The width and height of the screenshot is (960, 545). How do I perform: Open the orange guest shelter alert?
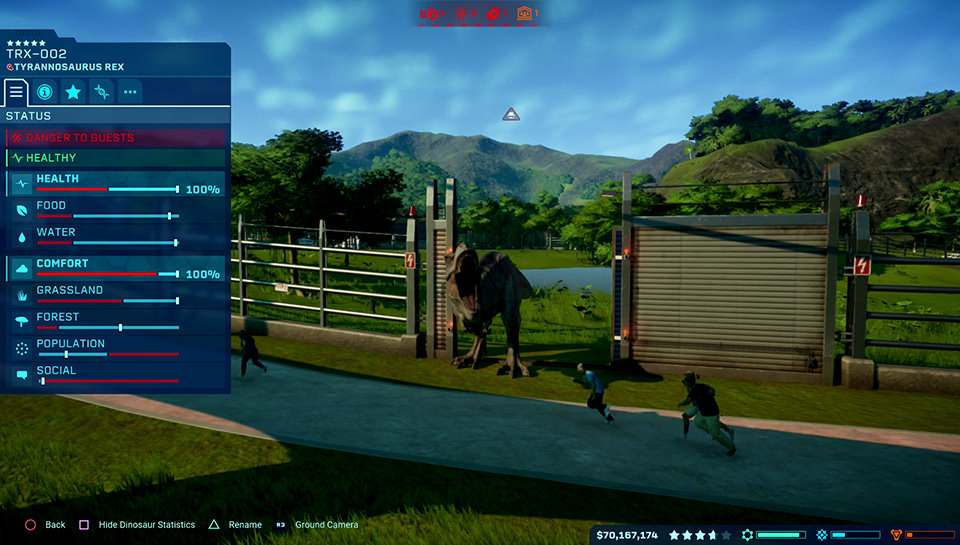coord(524,13)
